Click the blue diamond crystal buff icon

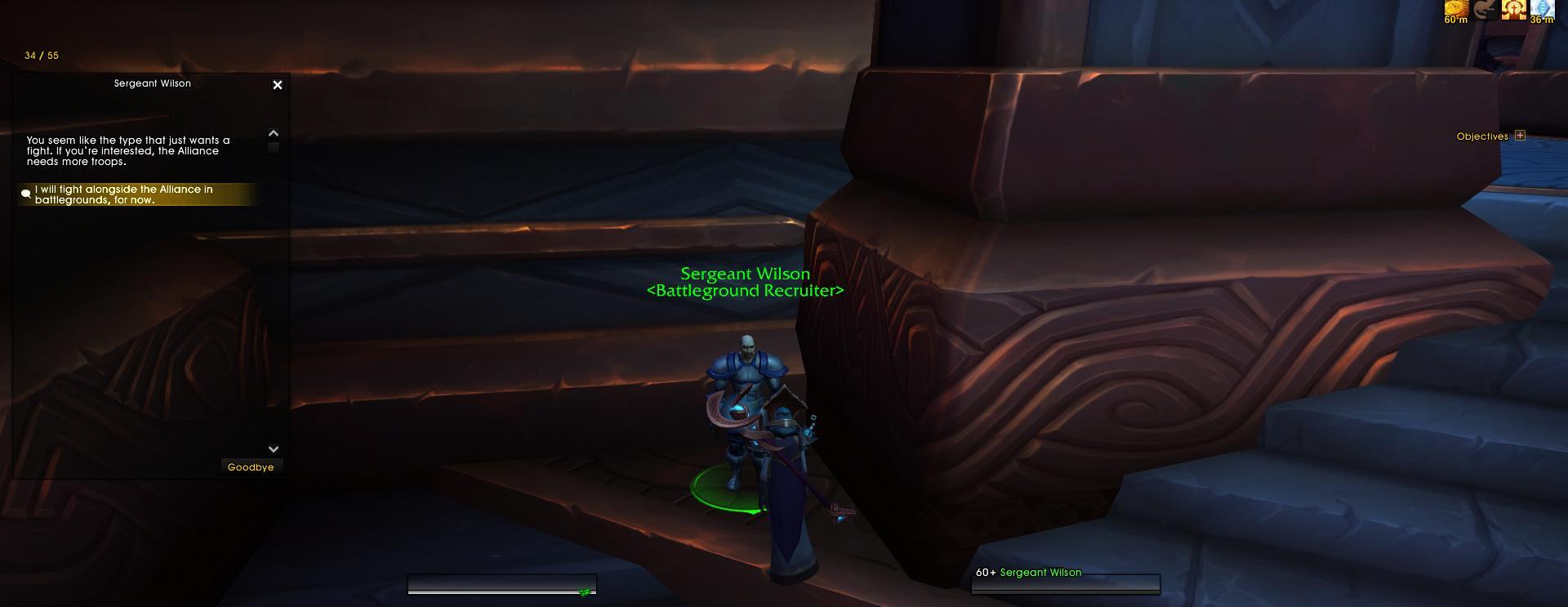coord(1542,9)
